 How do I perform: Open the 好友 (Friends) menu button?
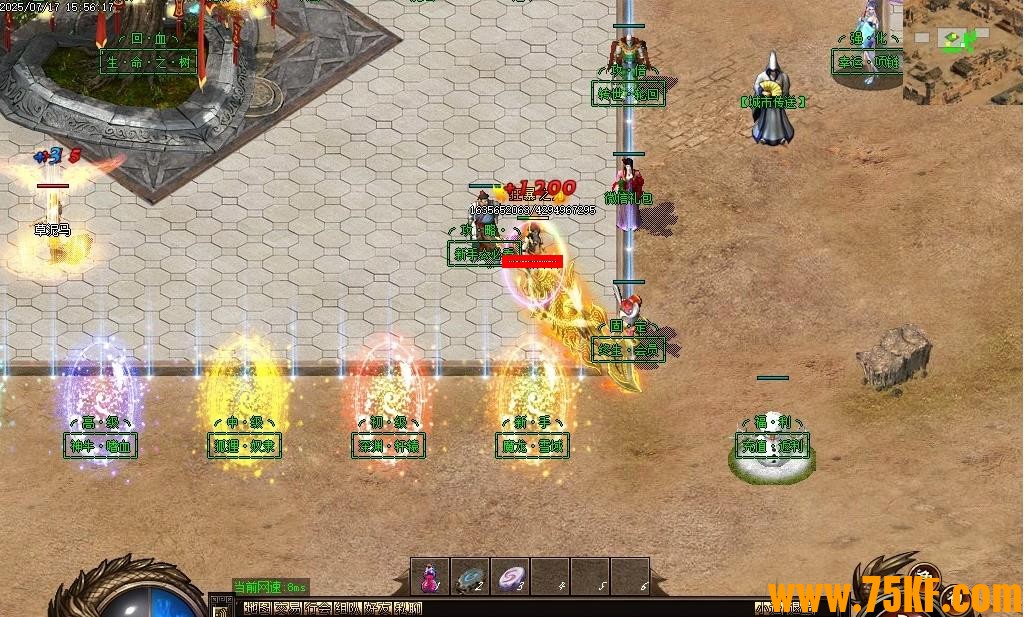(378, 608)
